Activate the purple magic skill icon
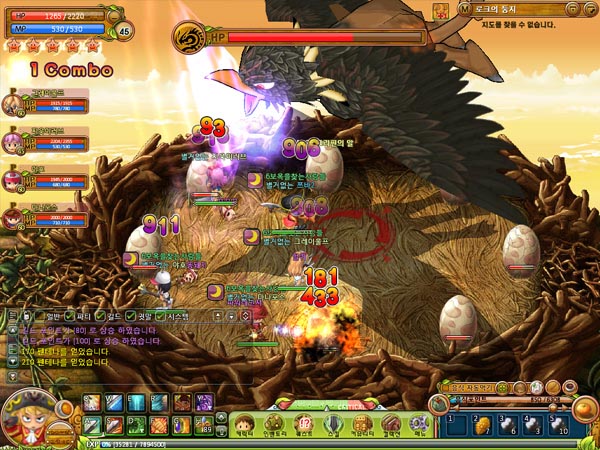 [205, 402]
